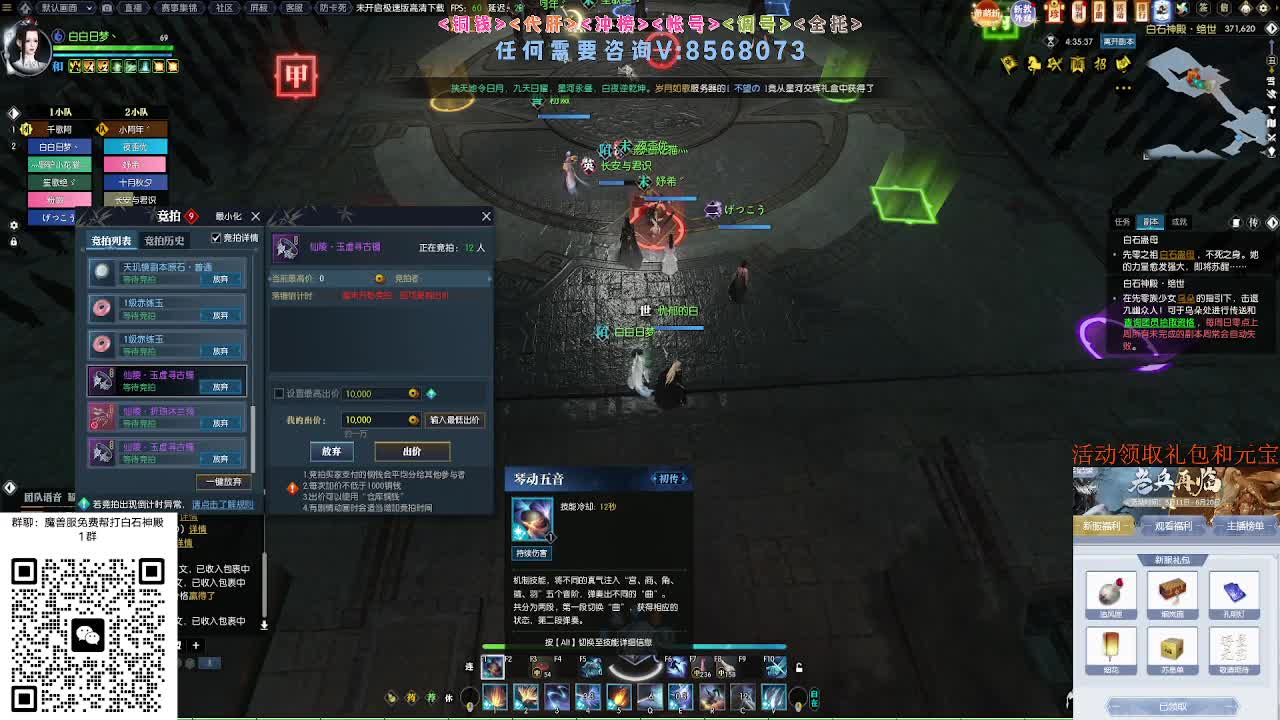This screenshot has height=720, width=1280.
Task: Click the 孔明灯 gift icon under 新服礼包
Action: [1236, 594]
